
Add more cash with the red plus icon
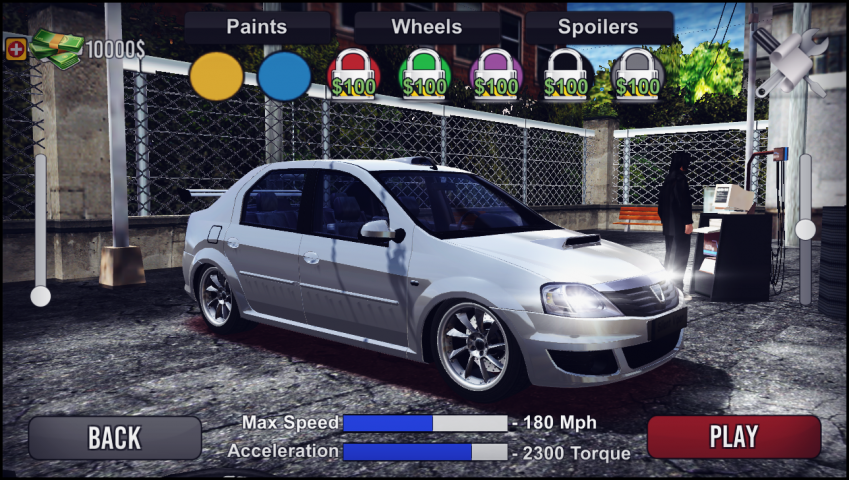coord(15,48)
